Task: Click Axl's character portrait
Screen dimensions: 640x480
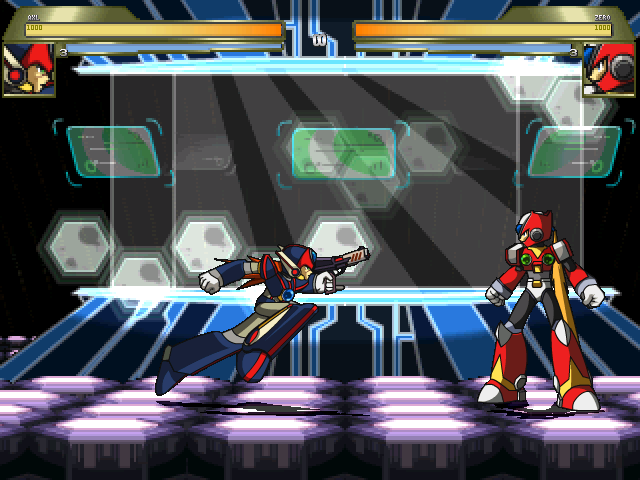Action: pyautogui.click(x=28, y=69)
